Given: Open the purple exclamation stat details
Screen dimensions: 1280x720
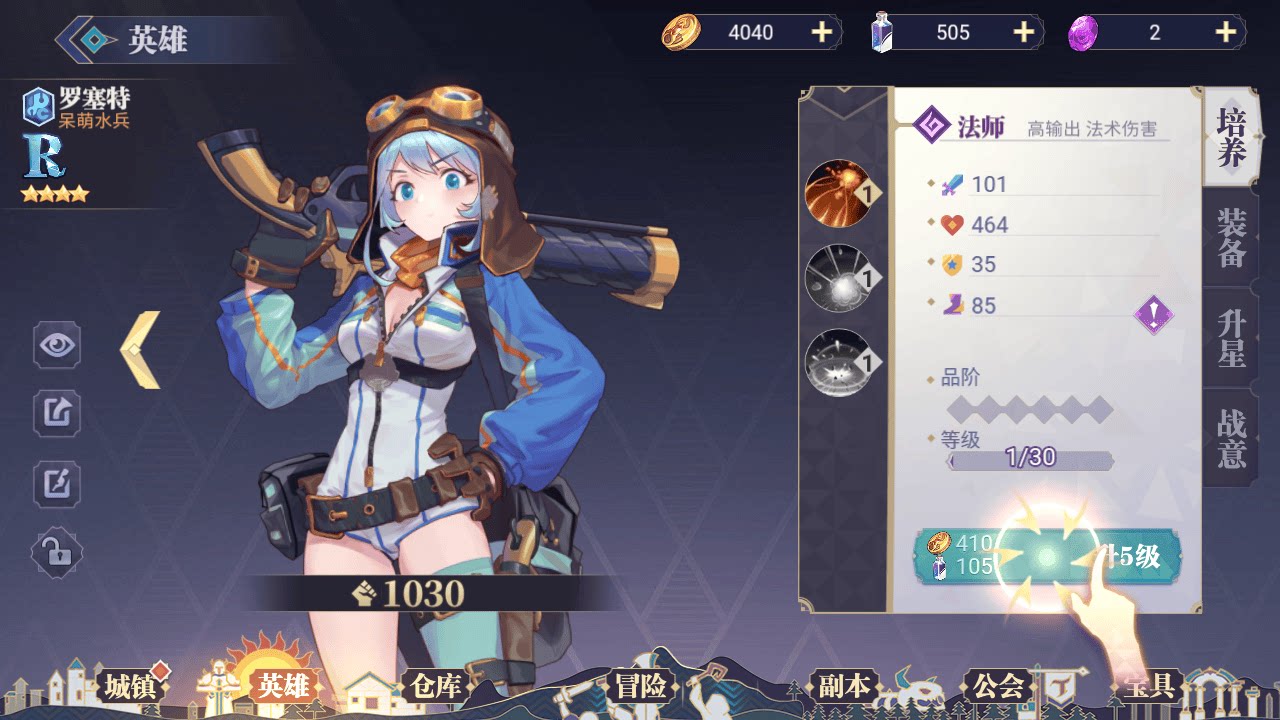Looking at the screenshot, I should click(x=1153, y=316).
